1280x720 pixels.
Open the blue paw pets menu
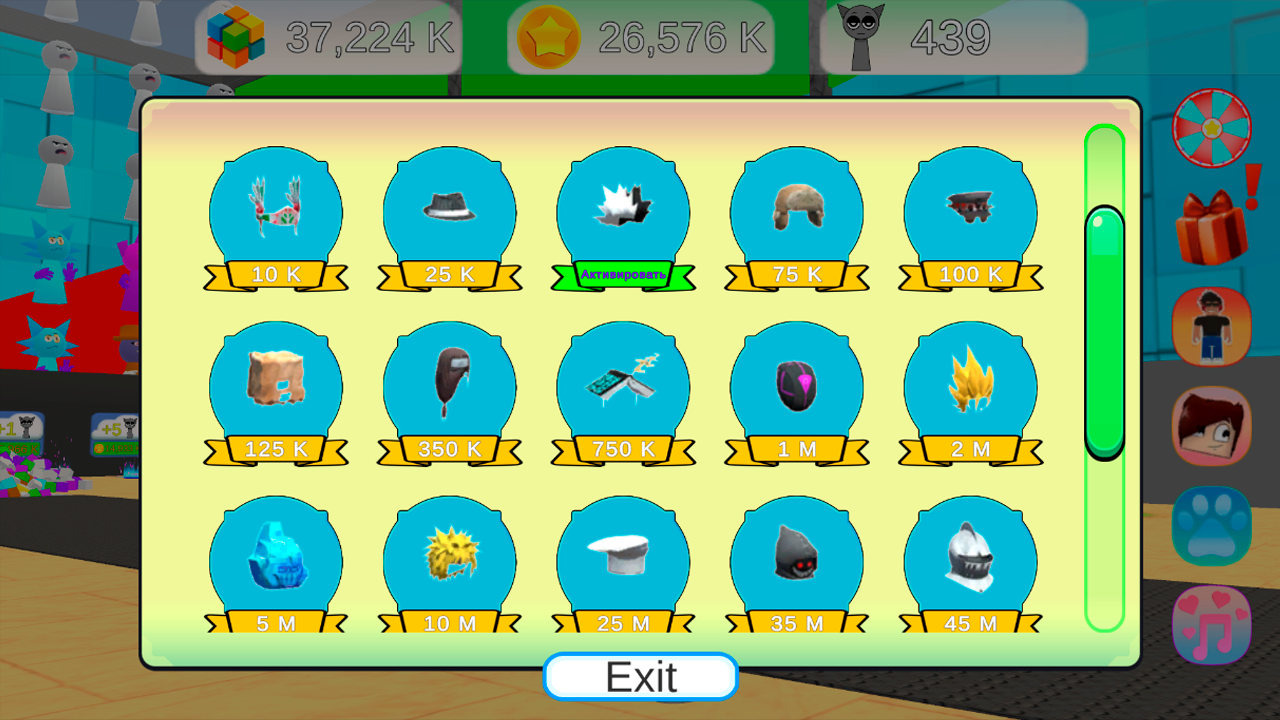pyautogui.click(x=1211, y=525)
